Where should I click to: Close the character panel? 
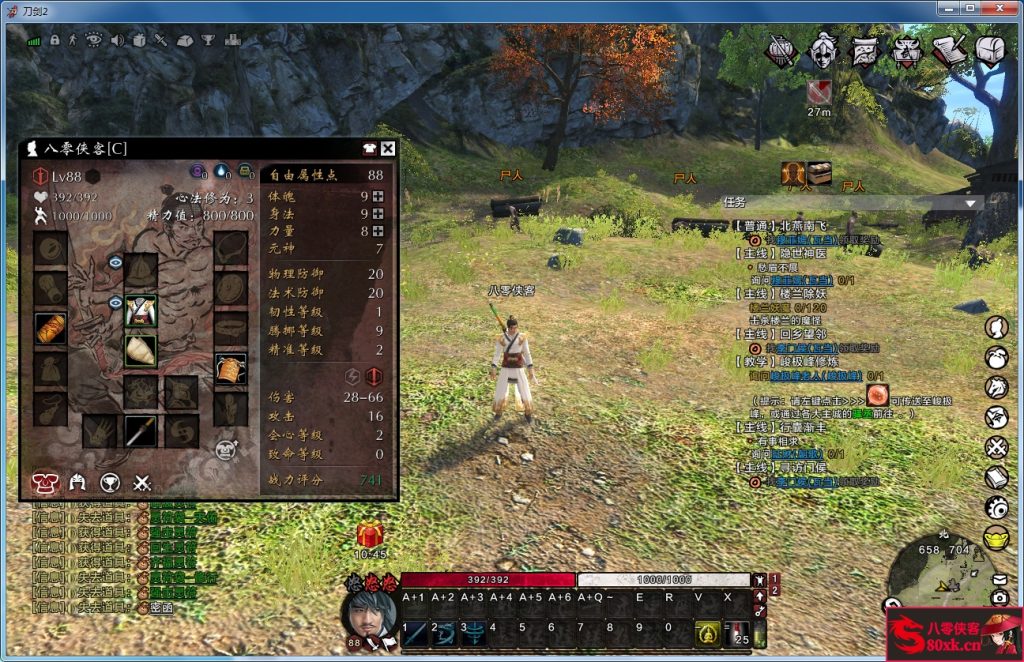click(x=388, y=149)
